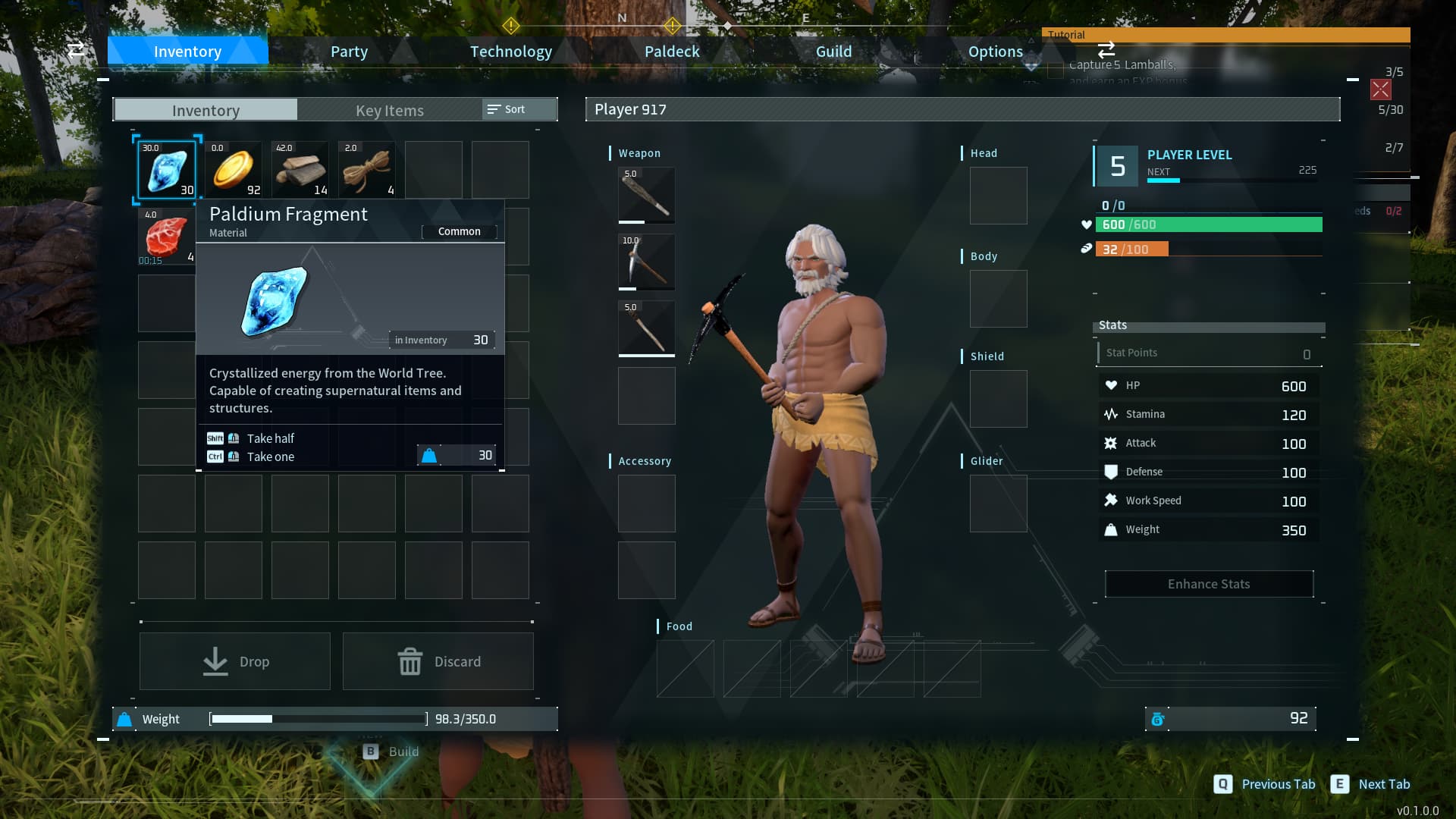Discard the selected item
The width and height of the screenshot is (1456, 819).
click(438, 661)
